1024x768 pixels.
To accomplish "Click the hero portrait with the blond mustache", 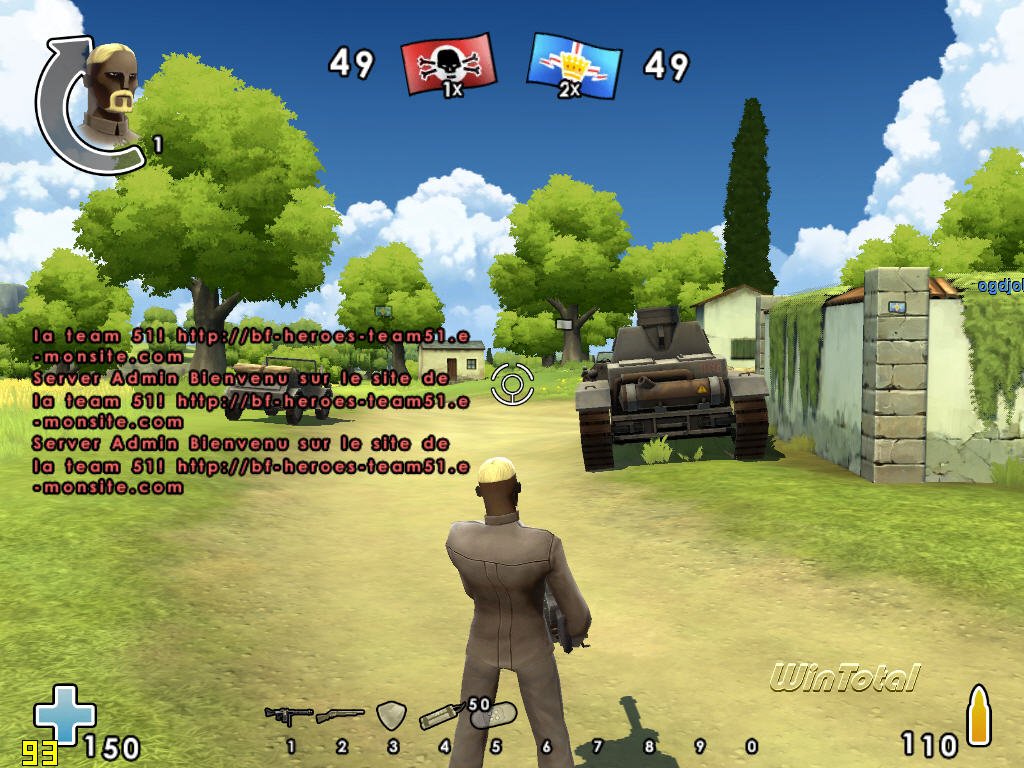I will (110, 97).
